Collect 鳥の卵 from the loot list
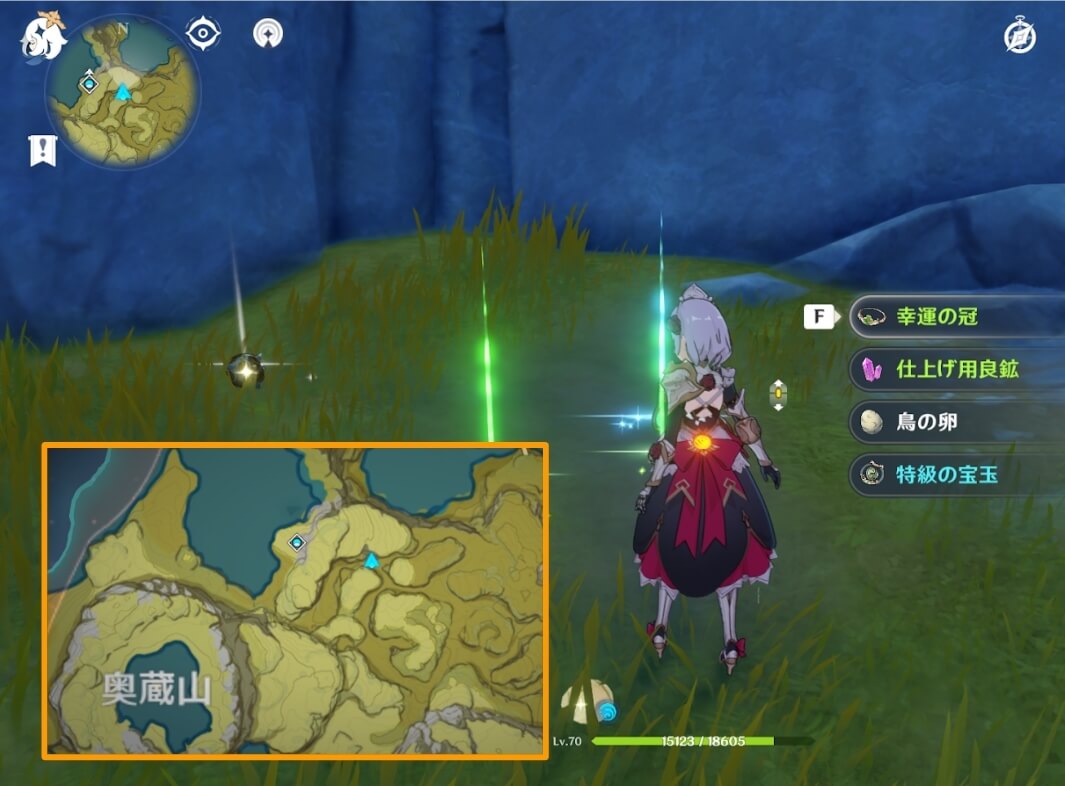 click(956, 422)
